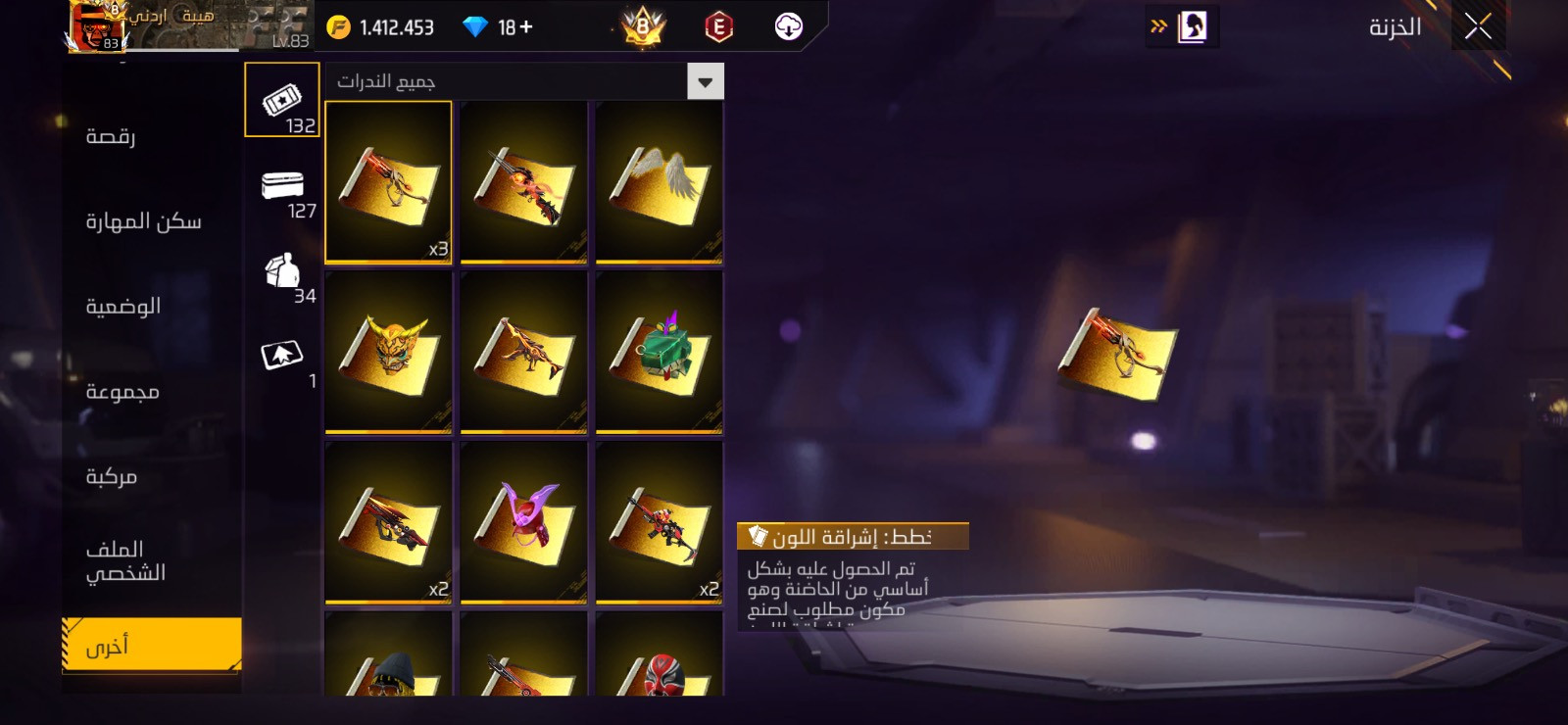Open the رقصة category

pos(111,136)
